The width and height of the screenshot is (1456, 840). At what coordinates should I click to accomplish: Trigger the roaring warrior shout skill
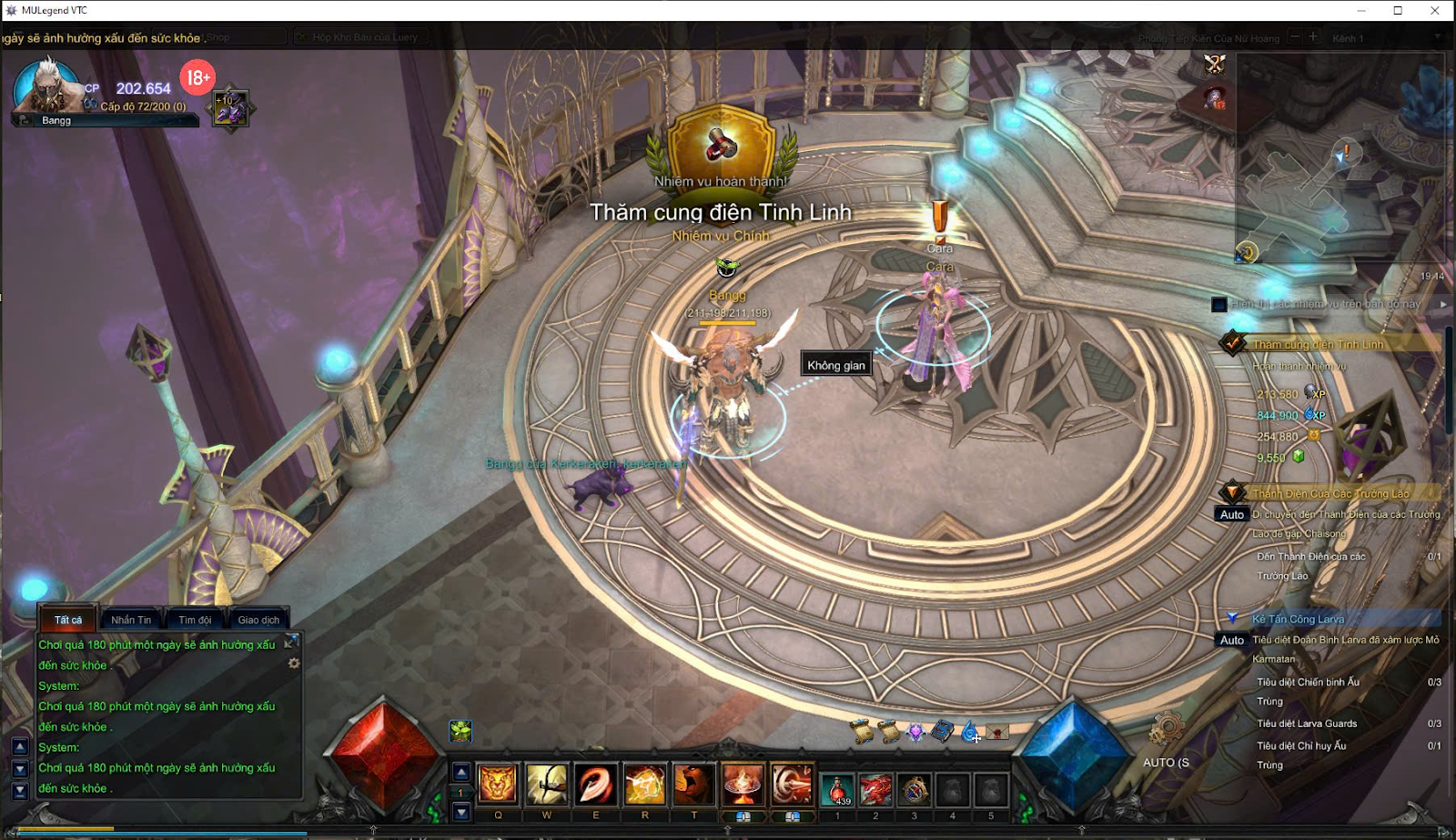coord(693,784)
